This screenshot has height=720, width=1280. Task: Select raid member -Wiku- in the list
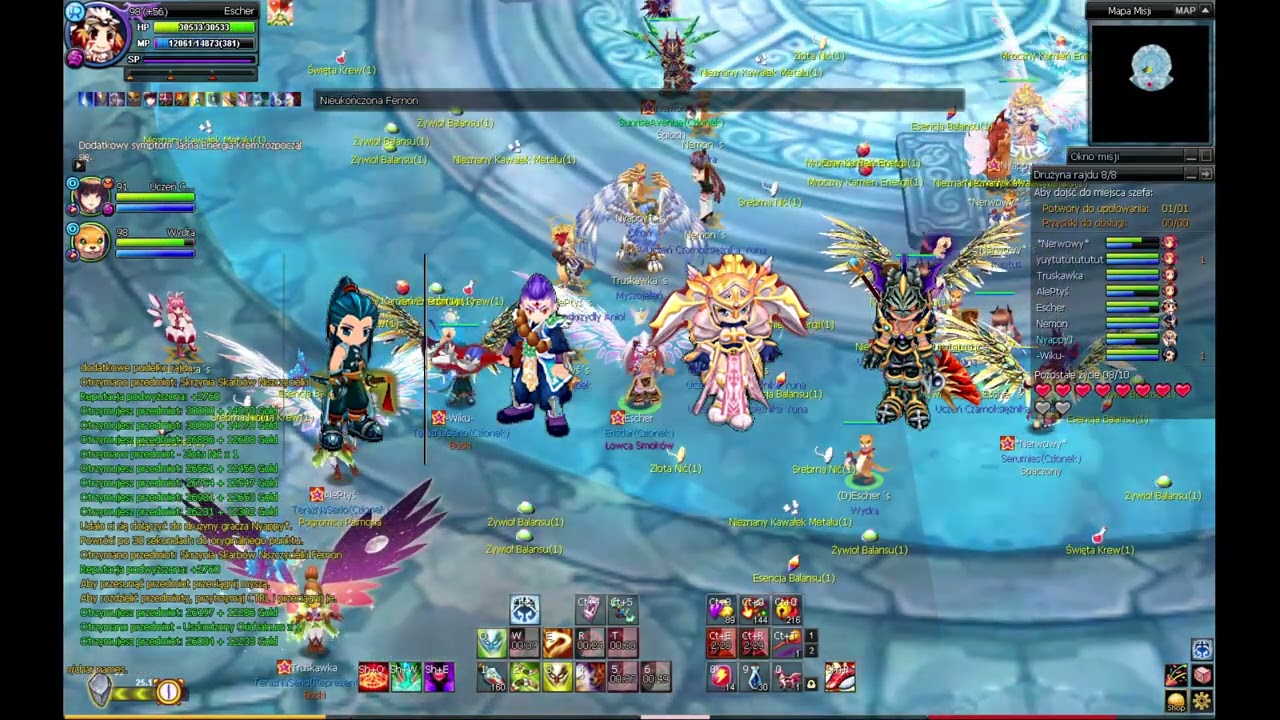pyautogui.click(x=1050, y=355)
